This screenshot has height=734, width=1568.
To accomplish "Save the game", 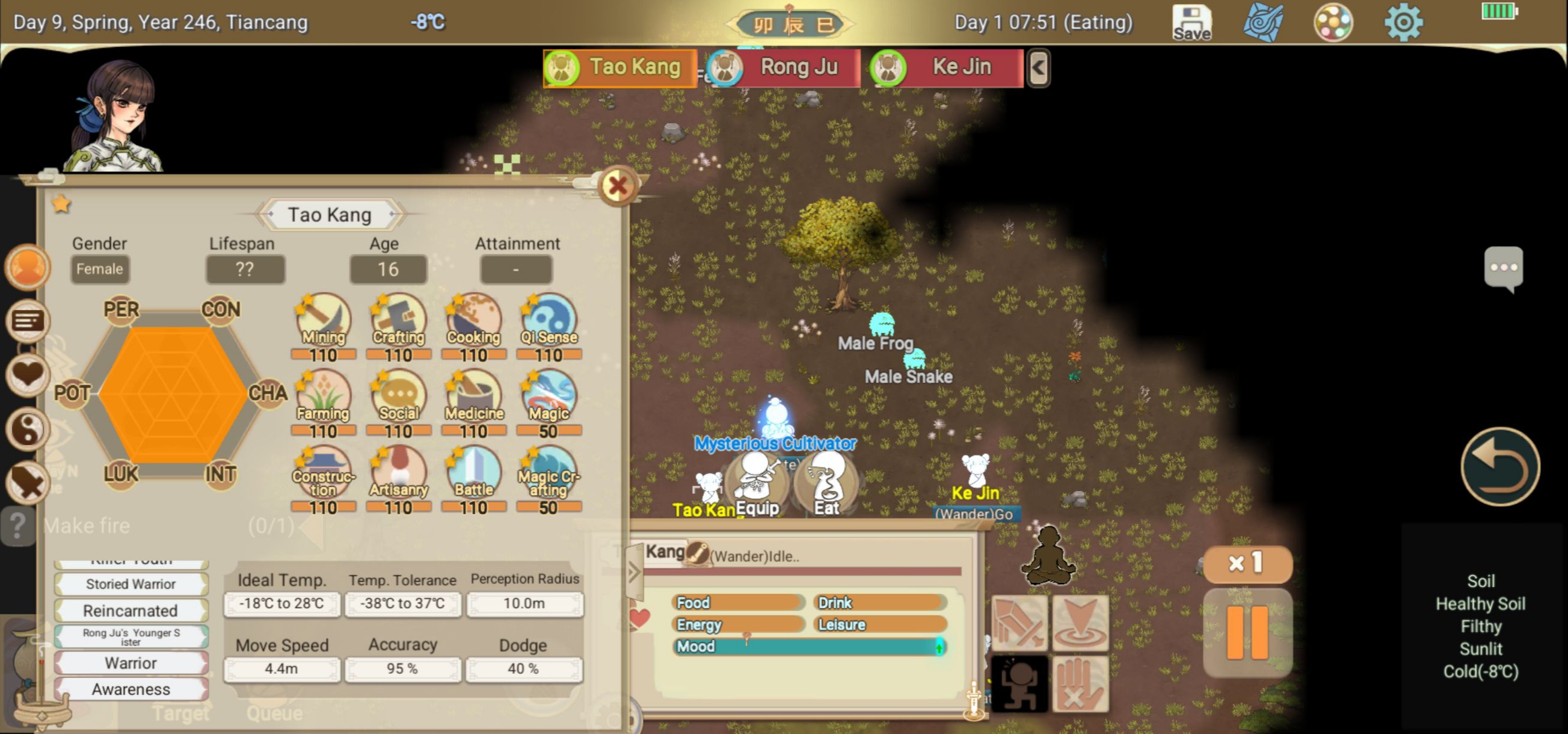I will tap(1191, 23).
